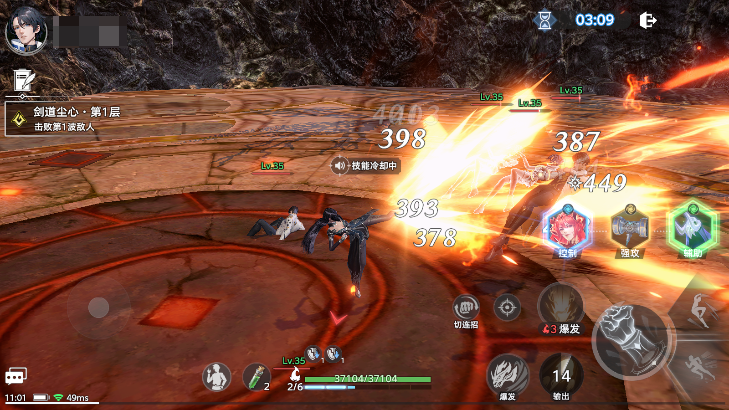
Task: Summon the red-haired 控制 partner
Action: tap(568, 226)
